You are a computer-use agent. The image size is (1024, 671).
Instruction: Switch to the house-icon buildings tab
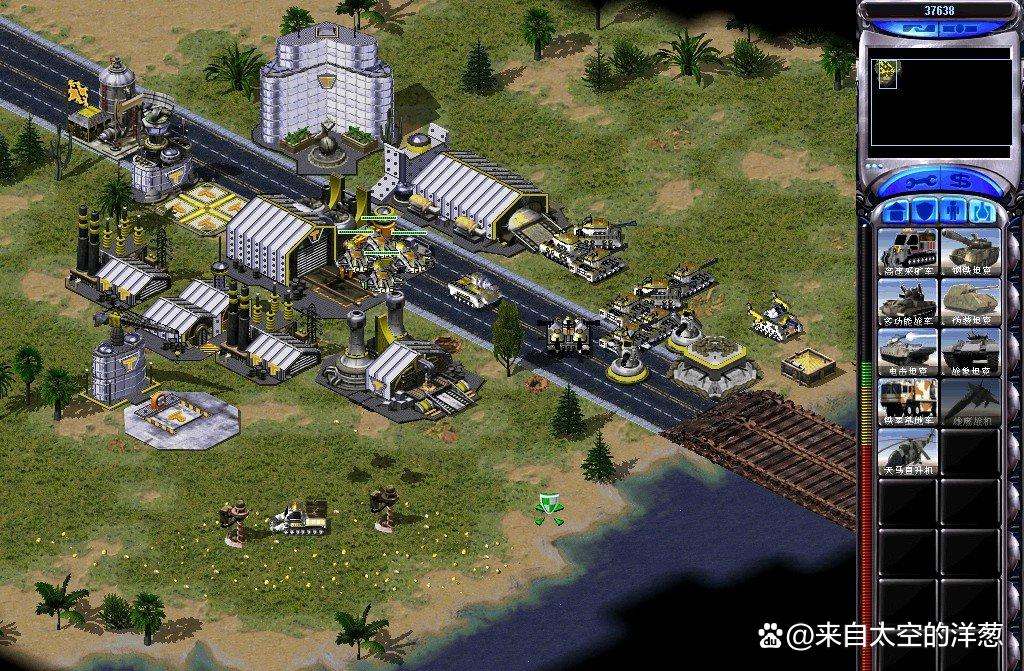pos(897,212)
